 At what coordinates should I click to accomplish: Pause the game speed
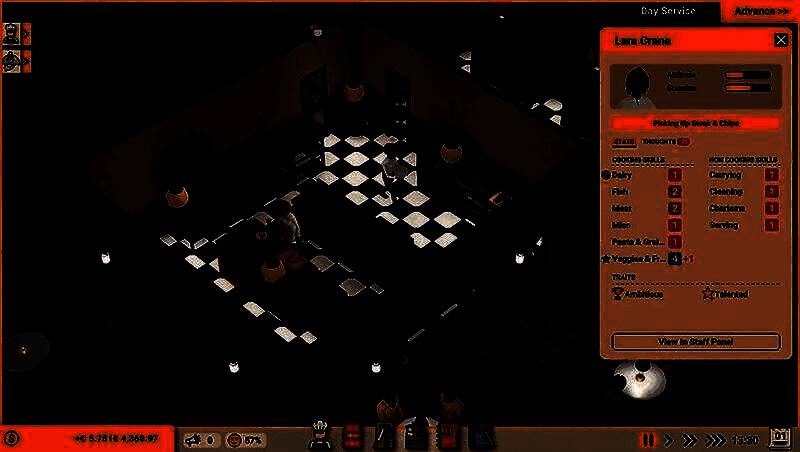[648, 439]
